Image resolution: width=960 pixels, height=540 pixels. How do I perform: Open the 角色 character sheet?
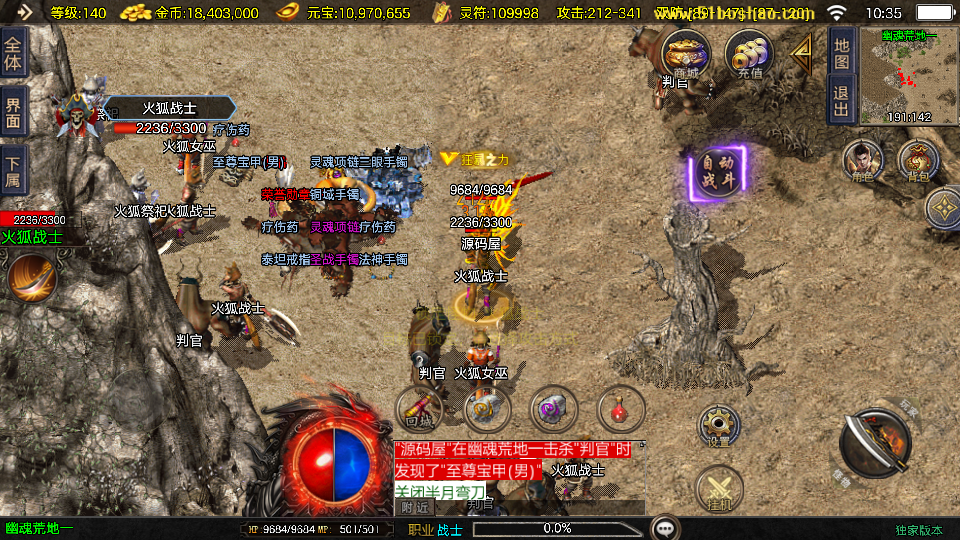(862, 161)
